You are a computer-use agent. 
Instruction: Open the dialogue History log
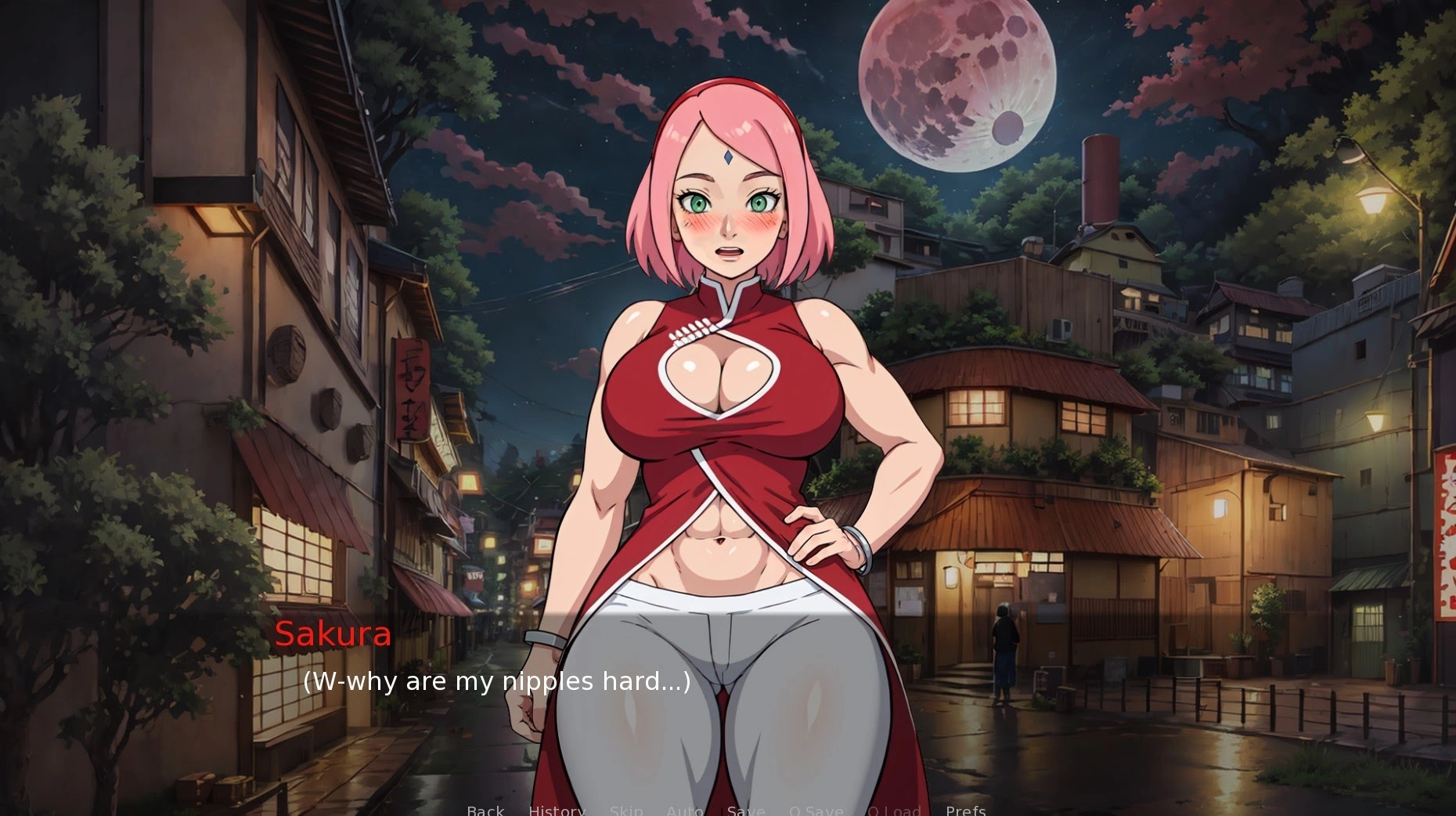[x=557, y=810]
